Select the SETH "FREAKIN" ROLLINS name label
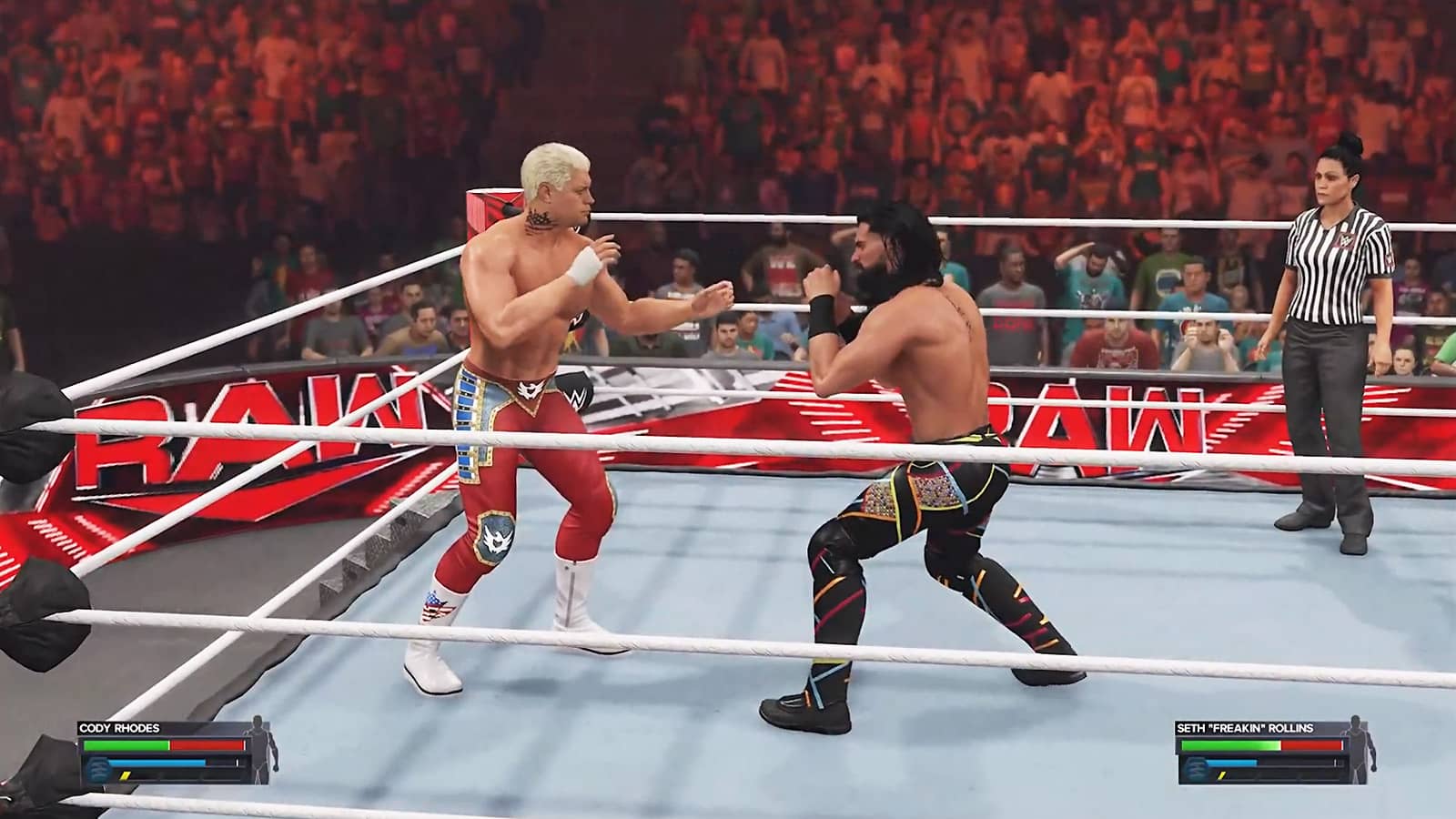 1245,728
